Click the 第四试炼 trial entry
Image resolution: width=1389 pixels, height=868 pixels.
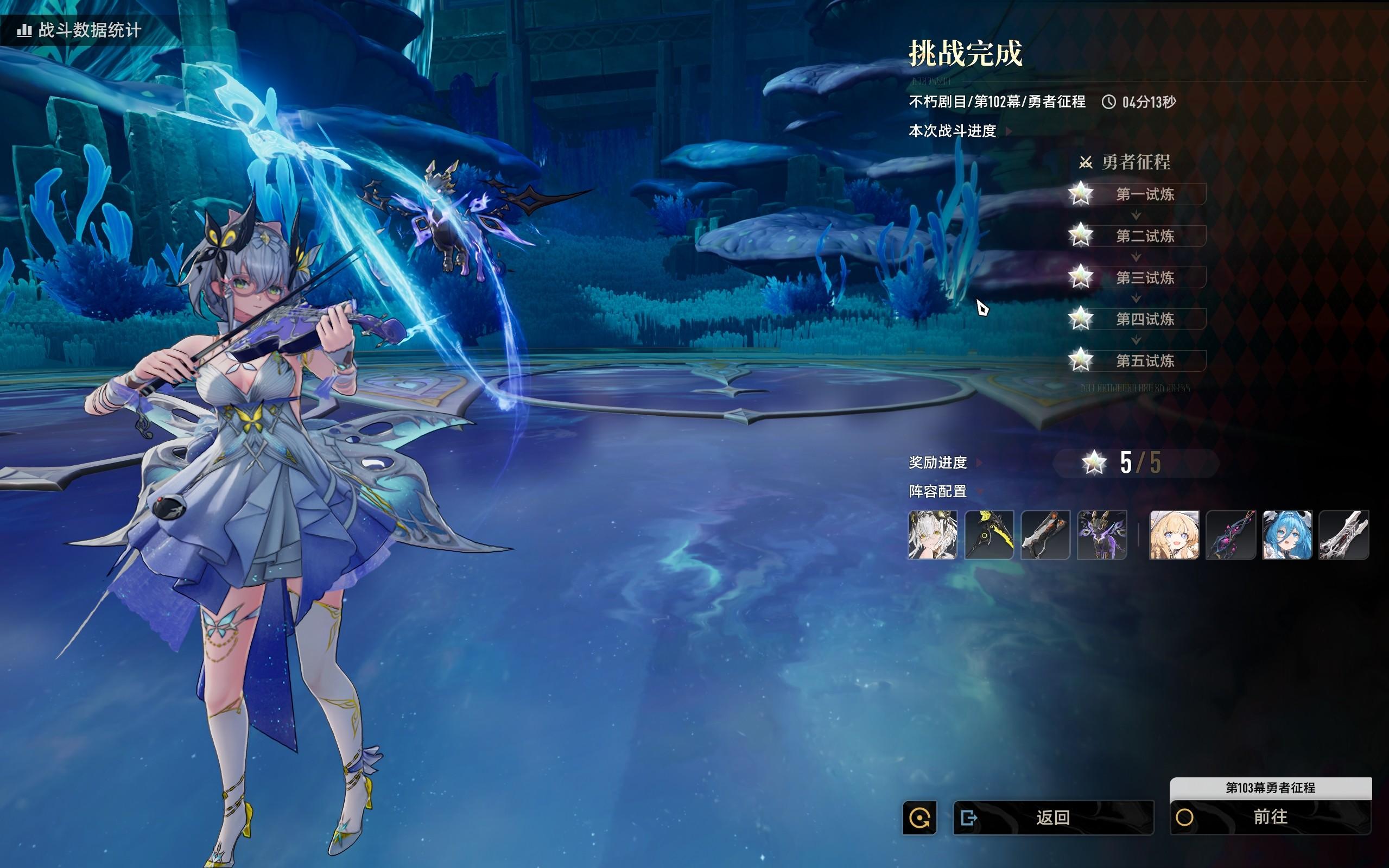(1145, 319)
